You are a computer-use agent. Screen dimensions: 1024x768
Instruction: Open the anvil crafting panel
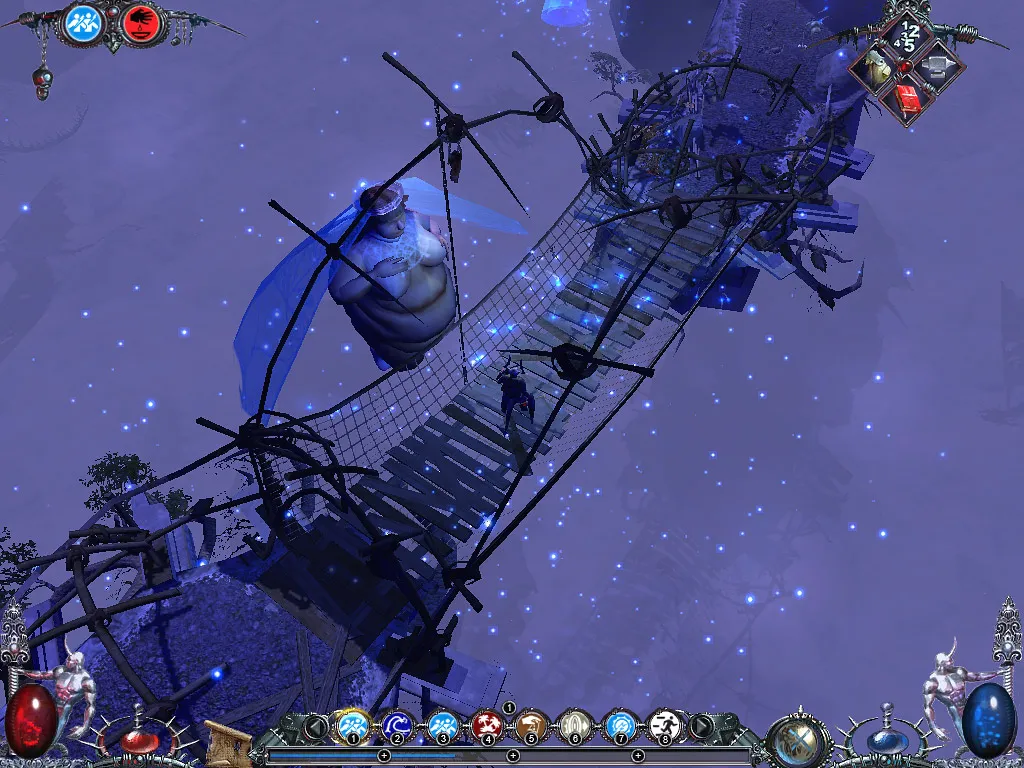click(938, 68)
